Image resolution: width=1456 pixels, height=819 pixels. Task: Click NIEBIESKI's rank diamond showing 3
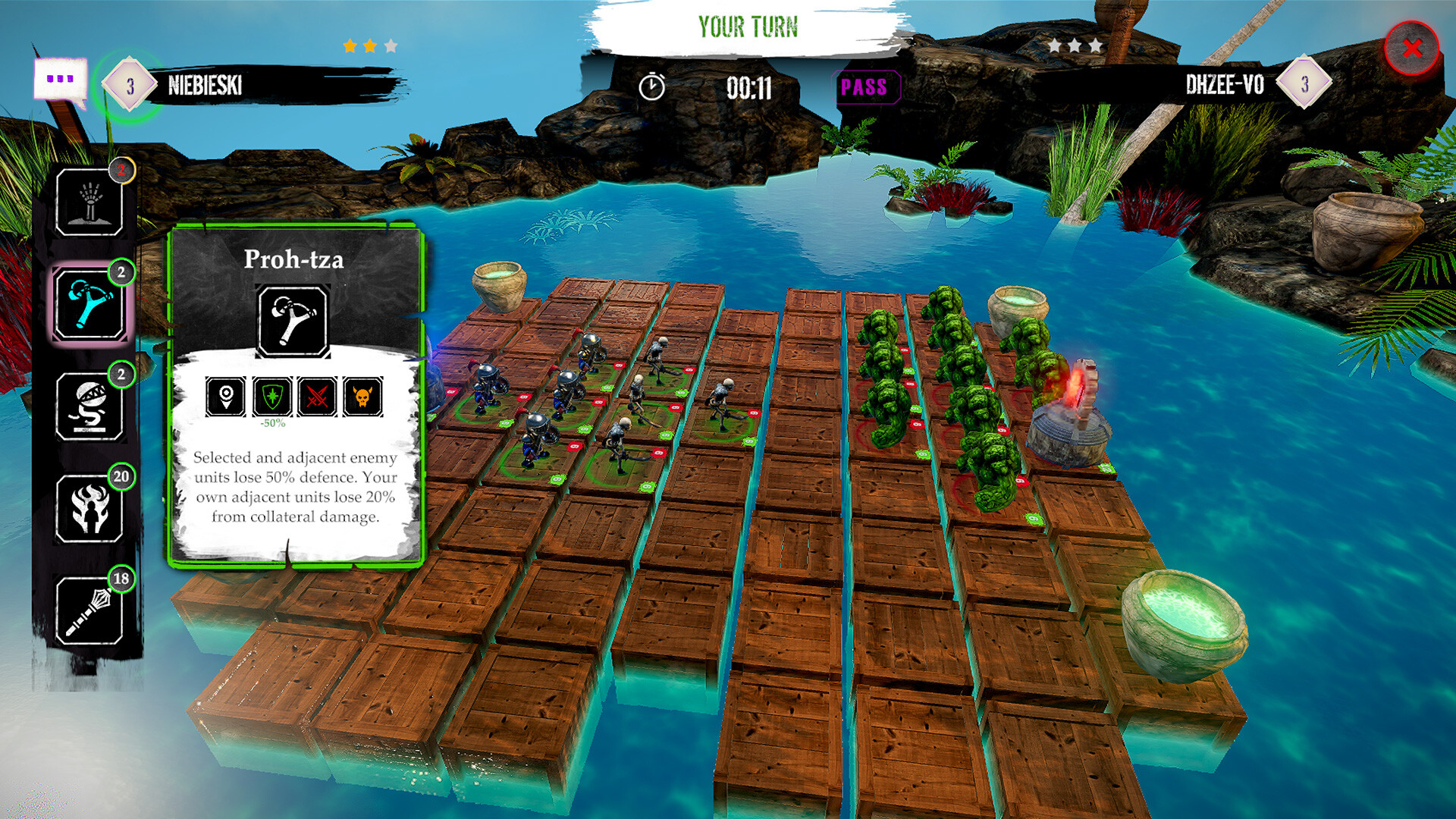point(129,85)
